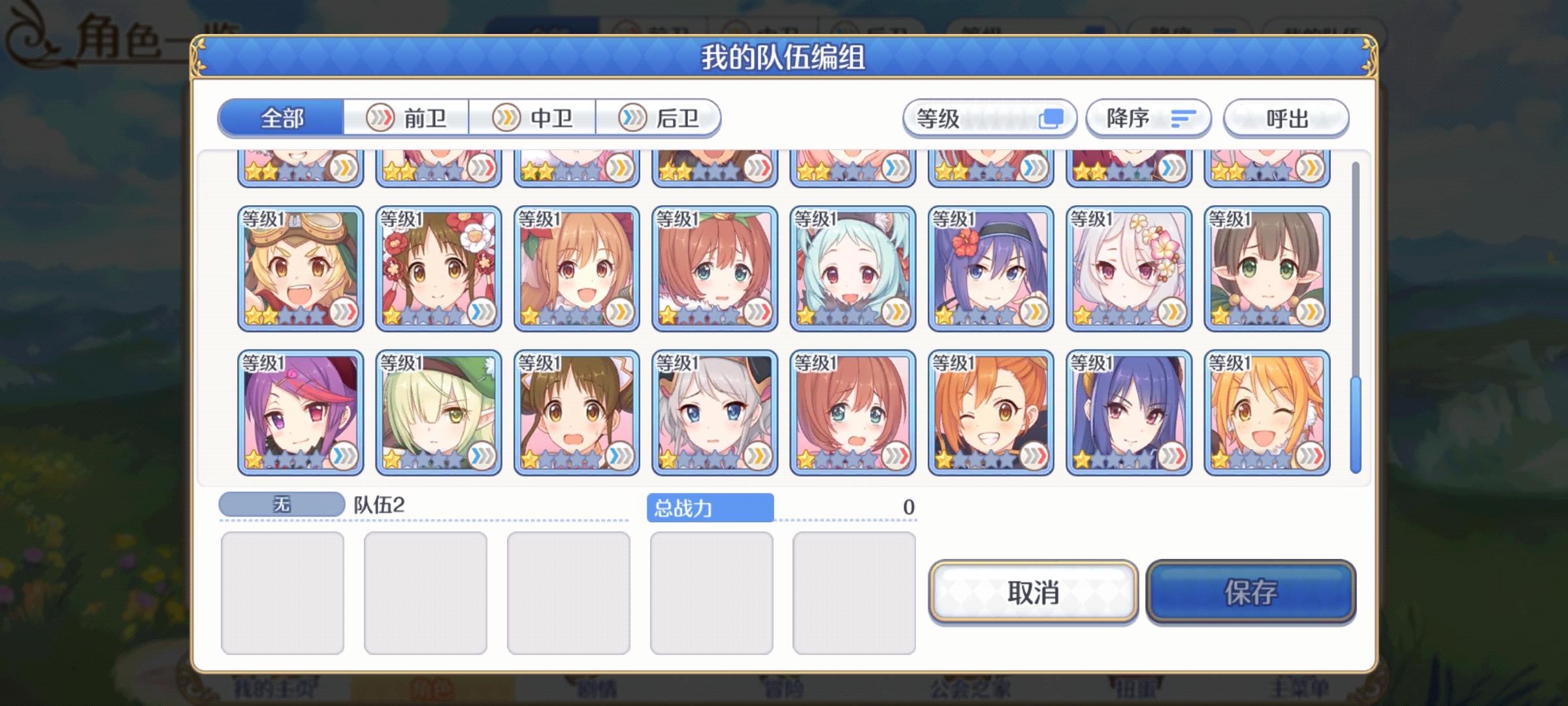Select the white-haired flower elf character
The image size is (1568, 706).
(x=1129, y=268)
